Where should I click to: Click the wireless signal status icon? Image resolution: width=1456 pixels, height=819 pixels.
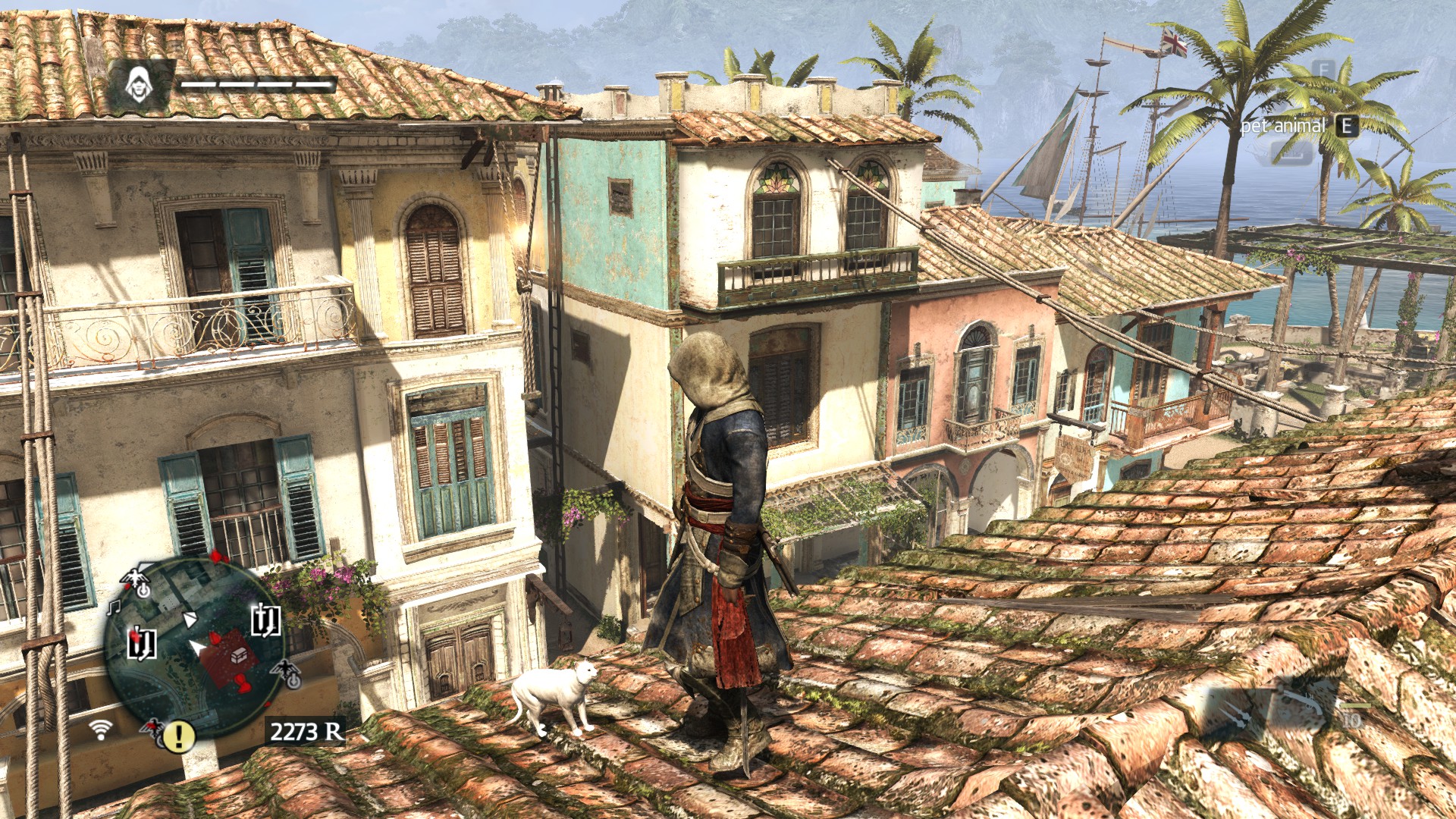(99, 730)
